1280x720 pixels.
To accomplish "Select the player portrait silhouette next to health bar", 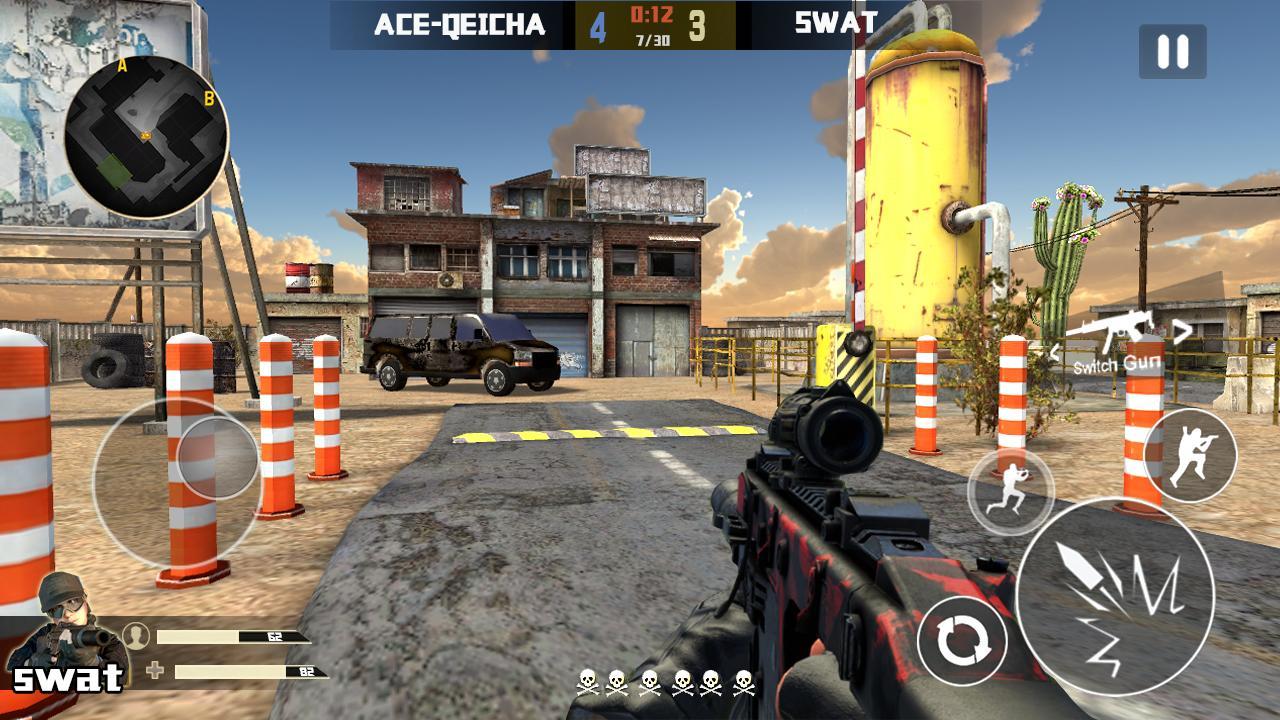I will tap(137, 634).
